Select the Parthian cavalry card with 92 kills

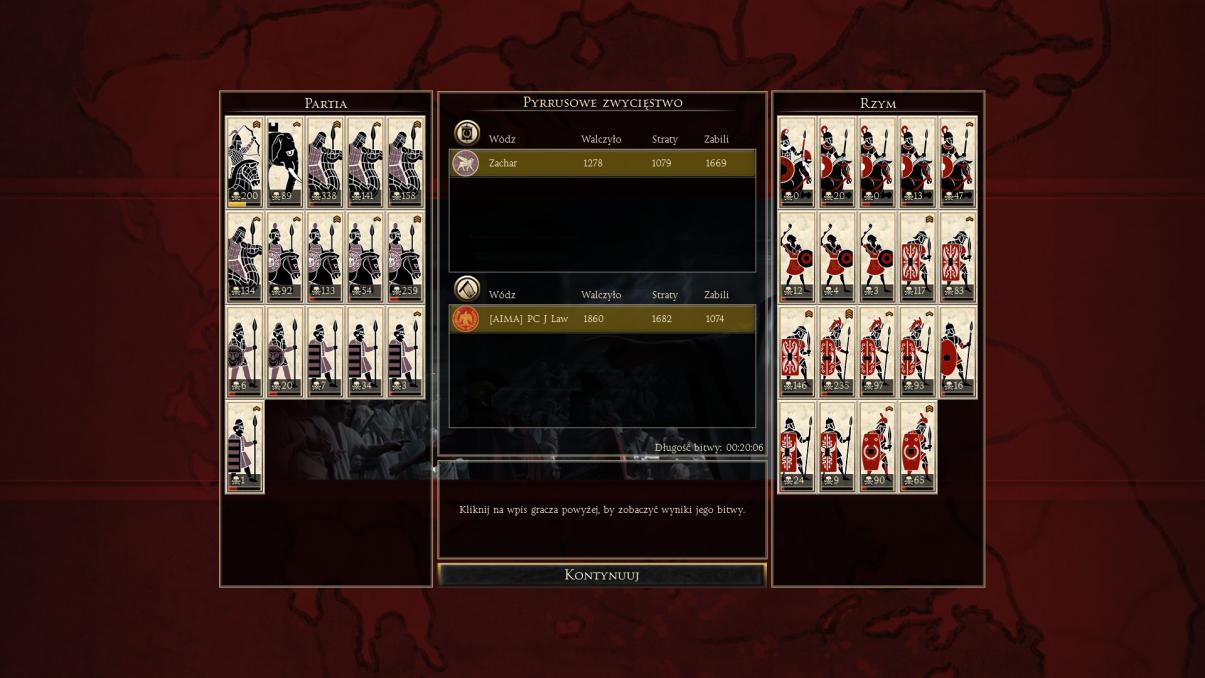click(x=285, y=257)
